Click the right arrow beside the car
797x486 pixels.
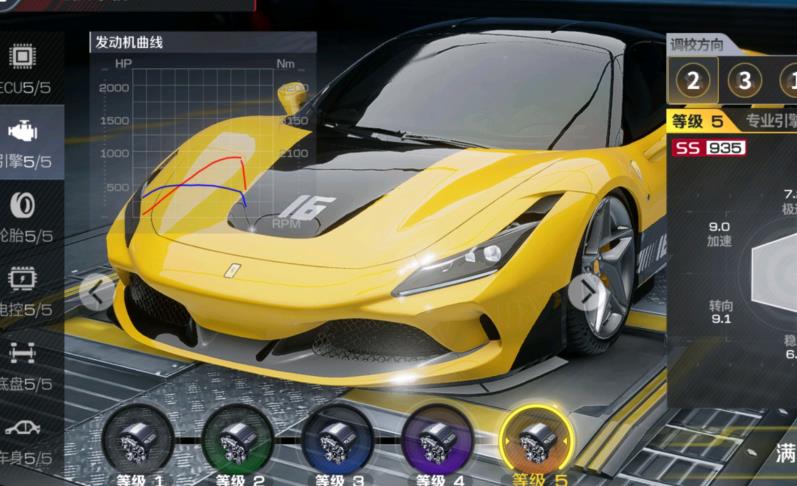click(x=587, y=291)
